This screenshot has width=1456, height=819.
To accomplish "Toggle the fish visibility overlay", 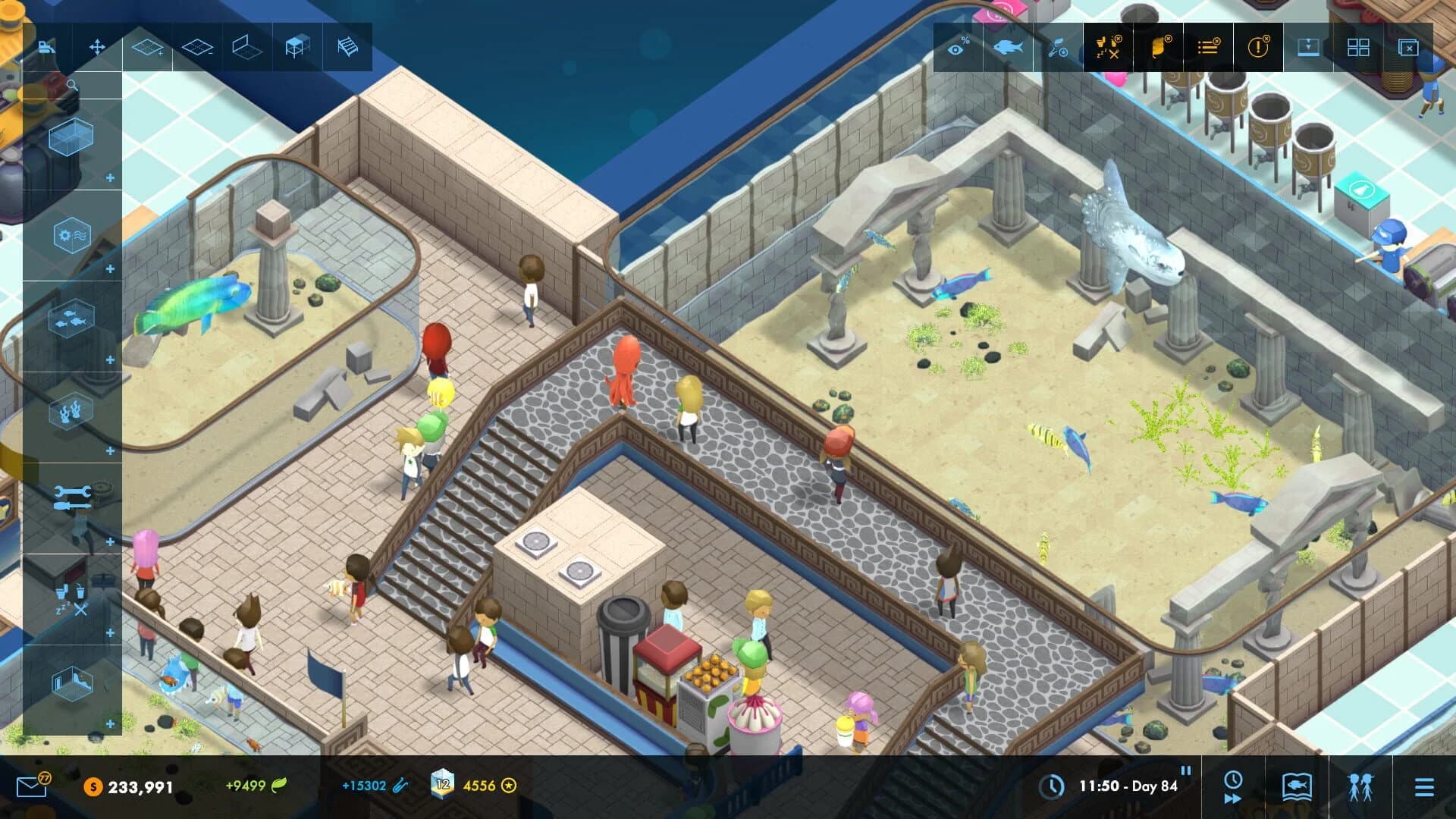I will [x=1009, y=47].
